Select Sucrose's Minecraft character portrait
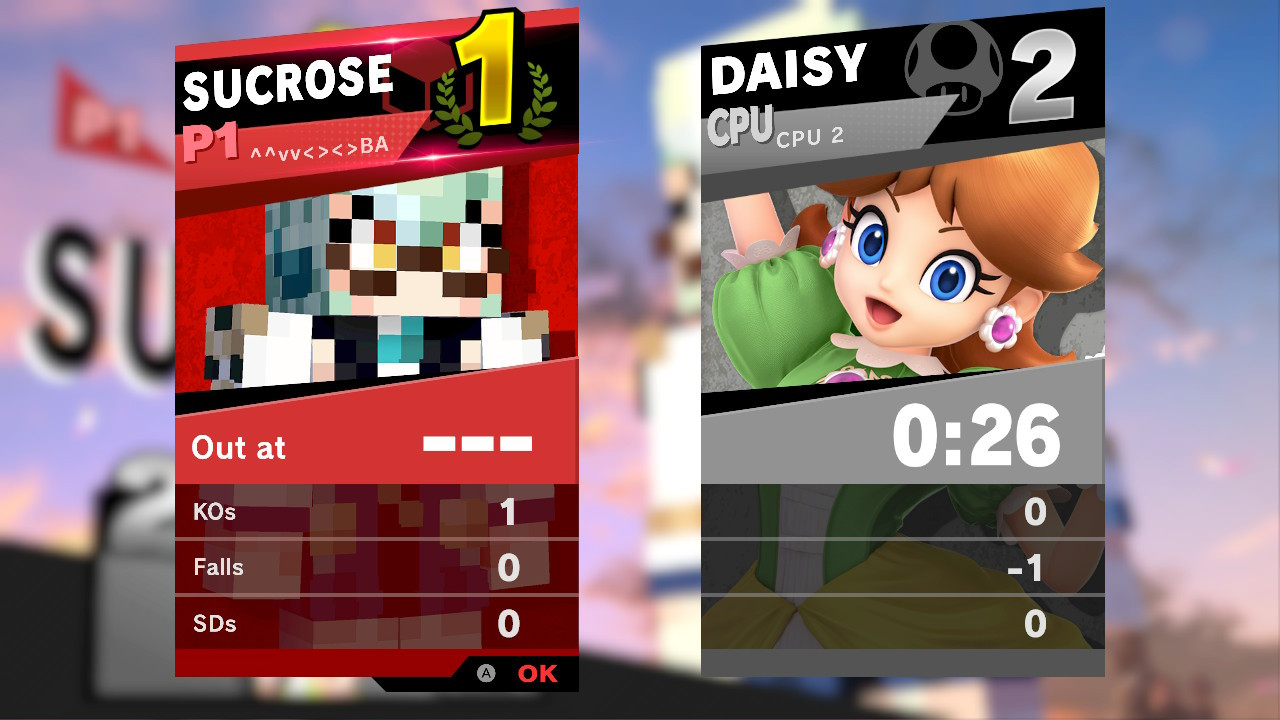Screen dimensions: 1280x720 [x=375, y=280]
